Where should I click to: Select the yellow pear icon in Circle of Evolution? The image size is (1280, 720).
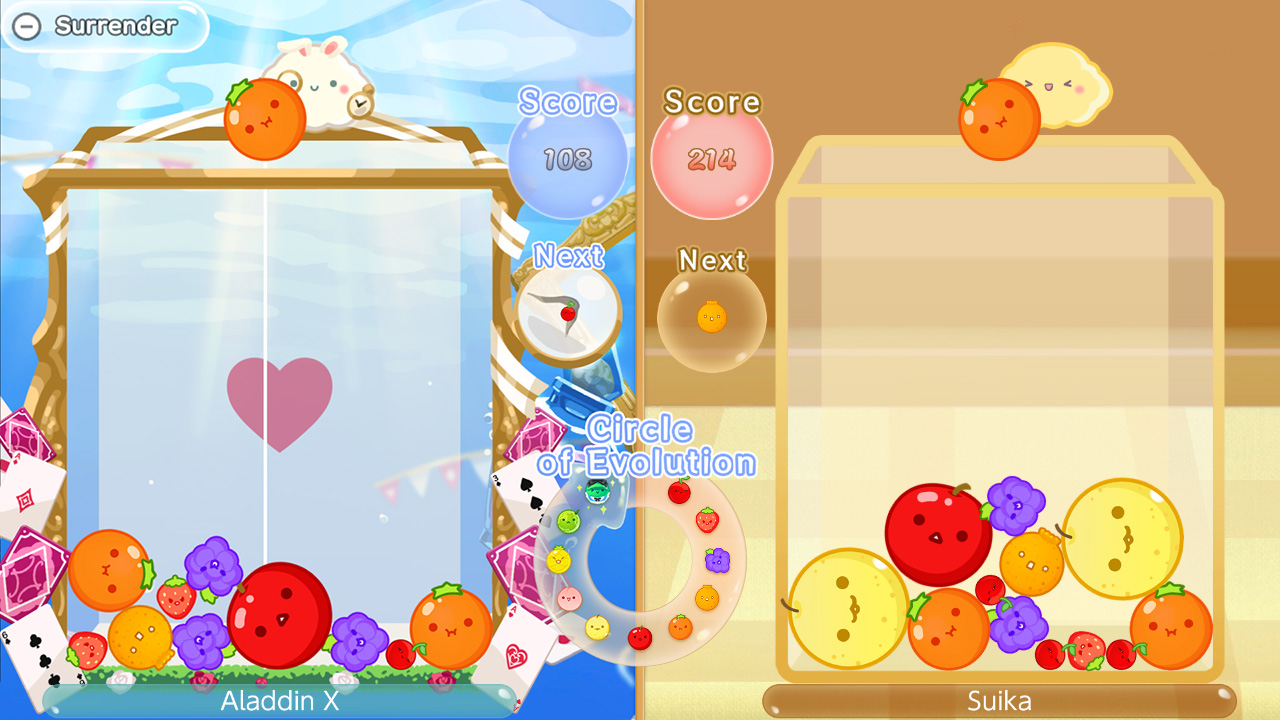point(597,627)
